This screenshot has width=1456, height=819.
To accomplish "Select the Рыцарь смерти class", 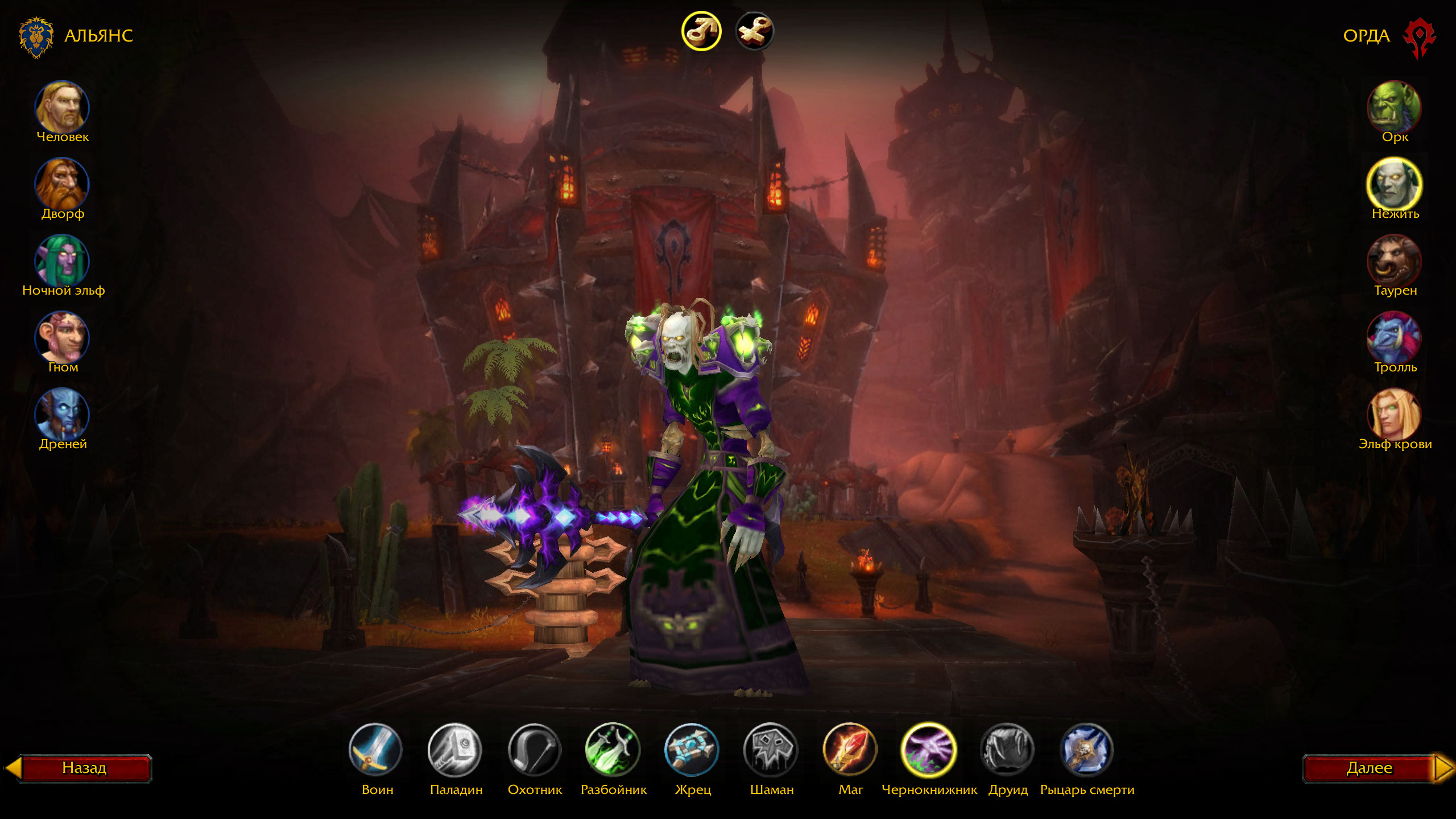I will pyautogui.click(x=1087, y=750).
